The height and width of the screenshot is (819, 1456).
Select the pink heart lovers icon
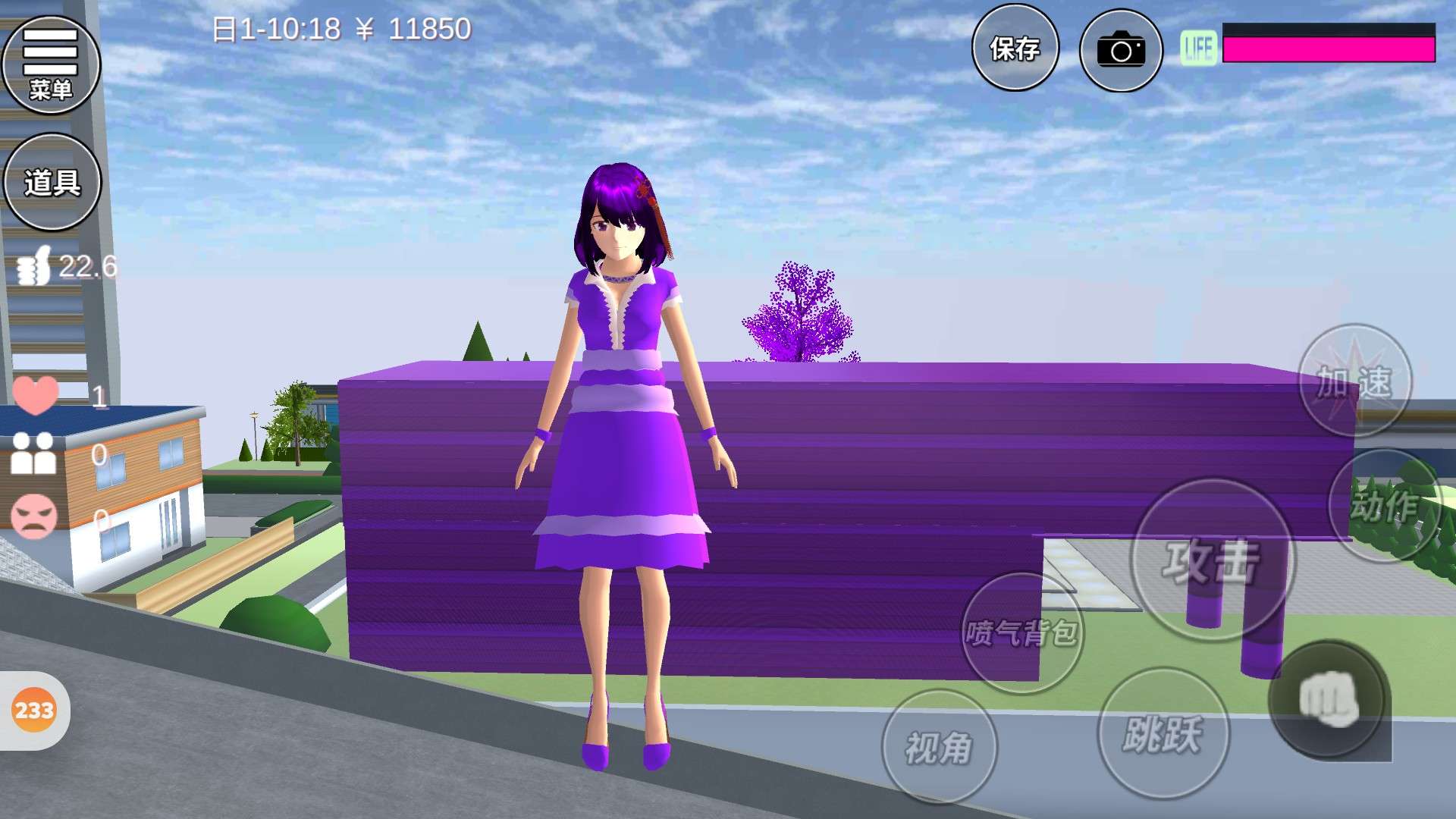point(35,394)
